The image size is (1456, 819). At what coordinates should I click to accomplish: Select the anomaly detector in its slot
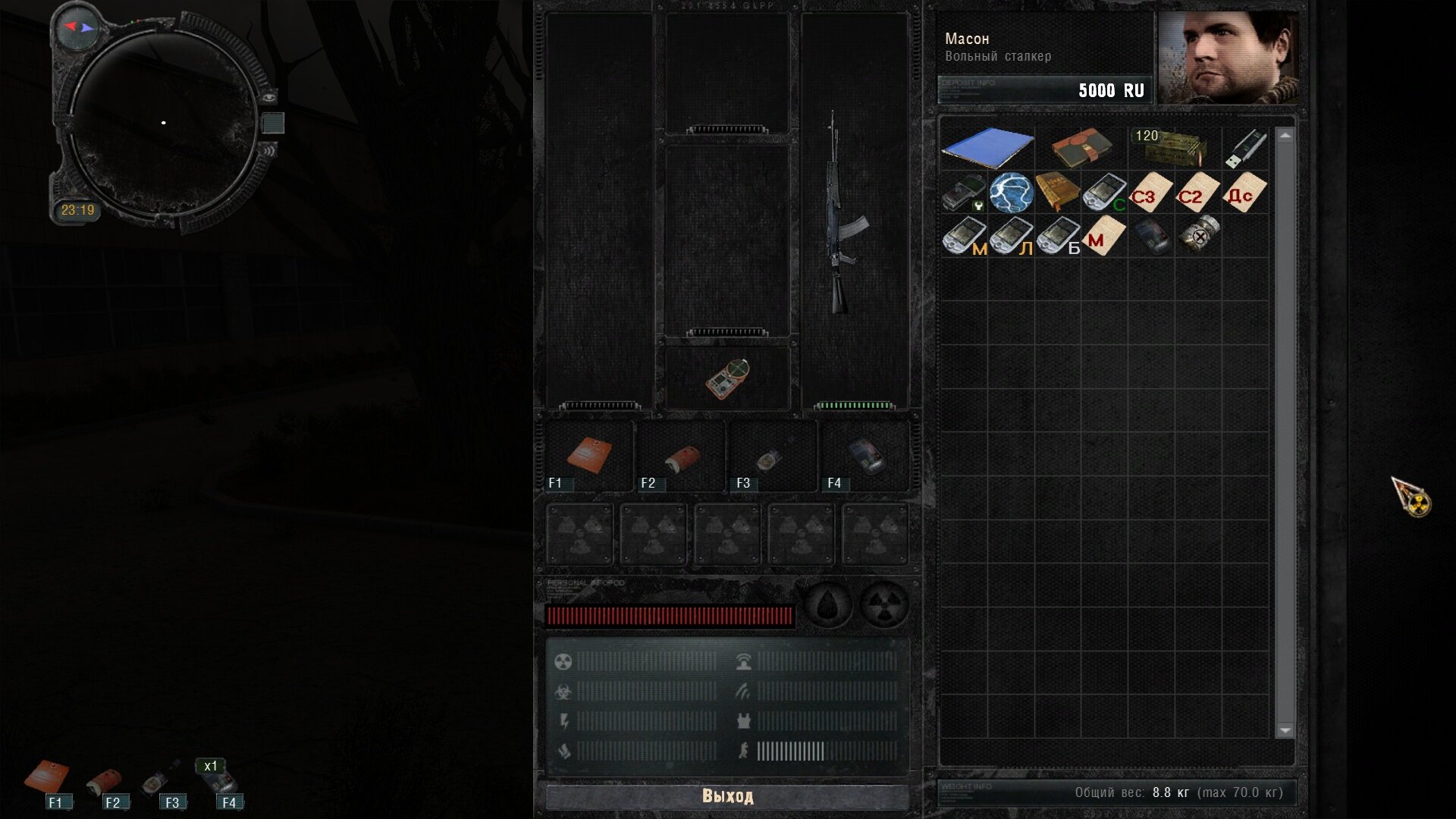[727, 378]
